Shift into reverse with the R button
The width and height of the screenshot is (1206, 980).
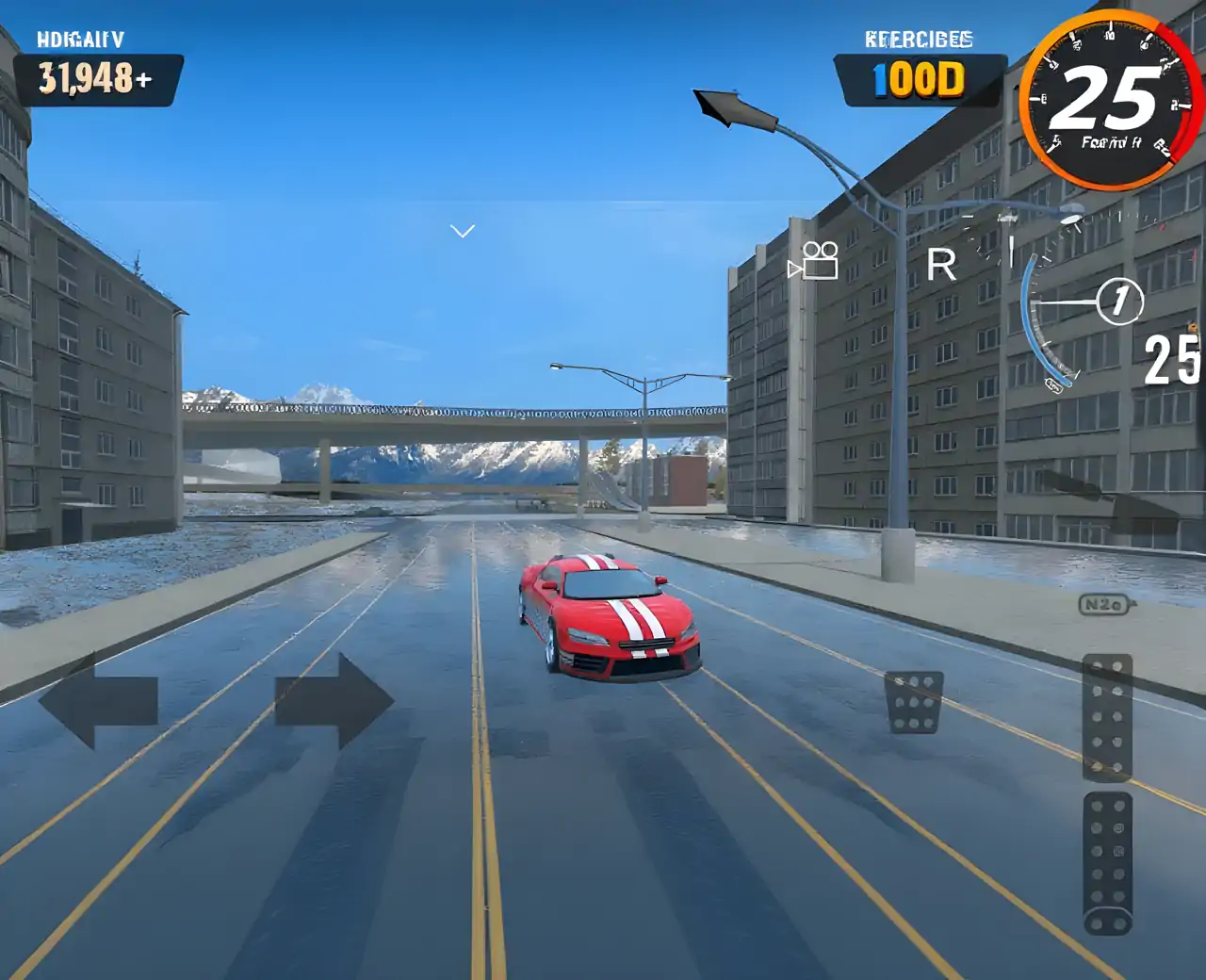tap(941, 265)
